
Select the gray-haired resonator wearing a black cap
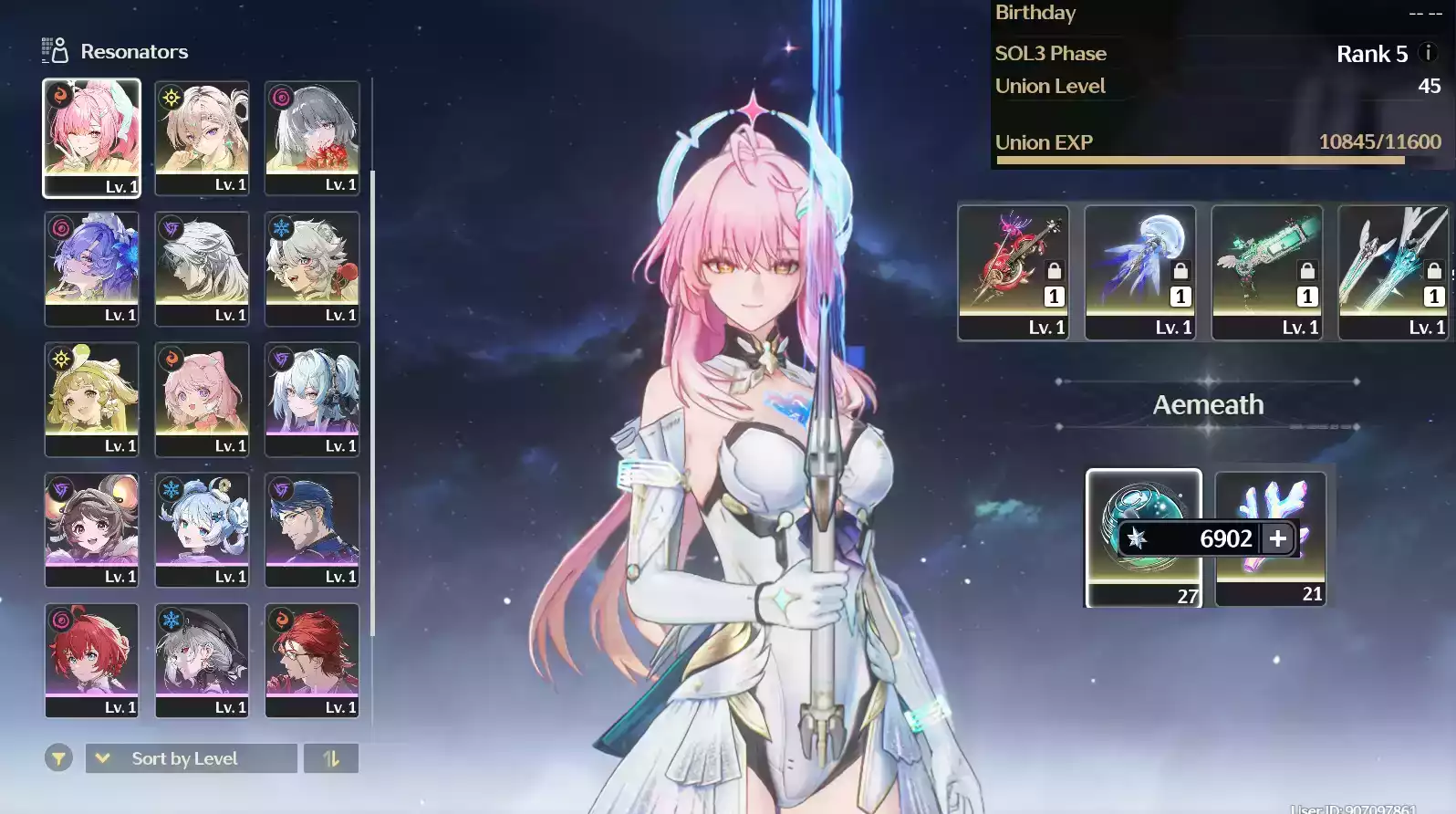point(202,659)
